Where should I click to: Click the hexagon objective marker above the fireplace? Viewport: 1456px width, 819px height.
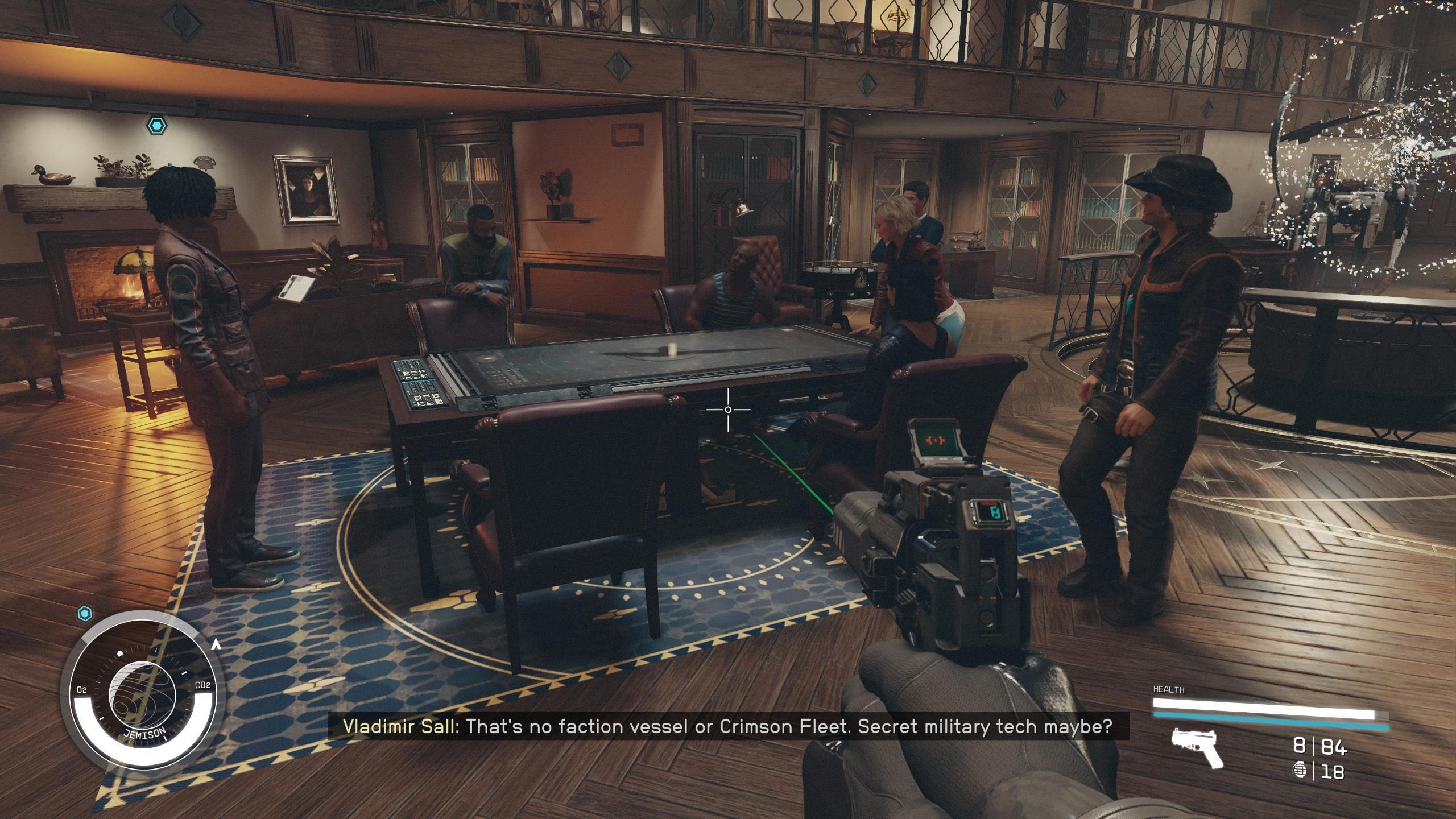pyautogui.click(x=156, y=125)
